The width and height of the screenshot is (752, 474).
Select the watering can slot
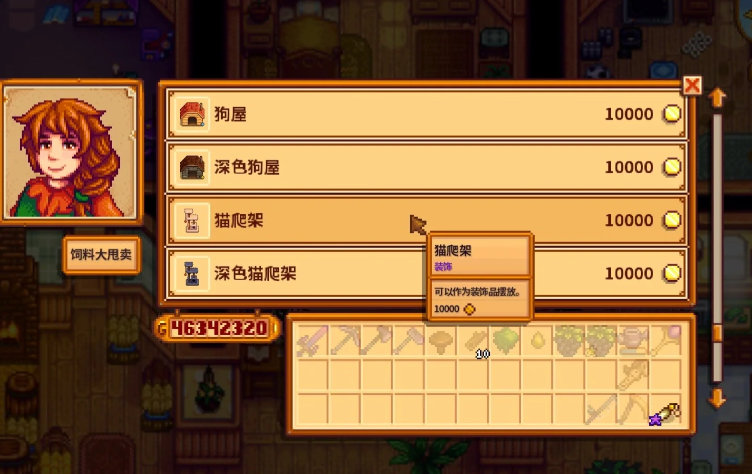point(634,340)
